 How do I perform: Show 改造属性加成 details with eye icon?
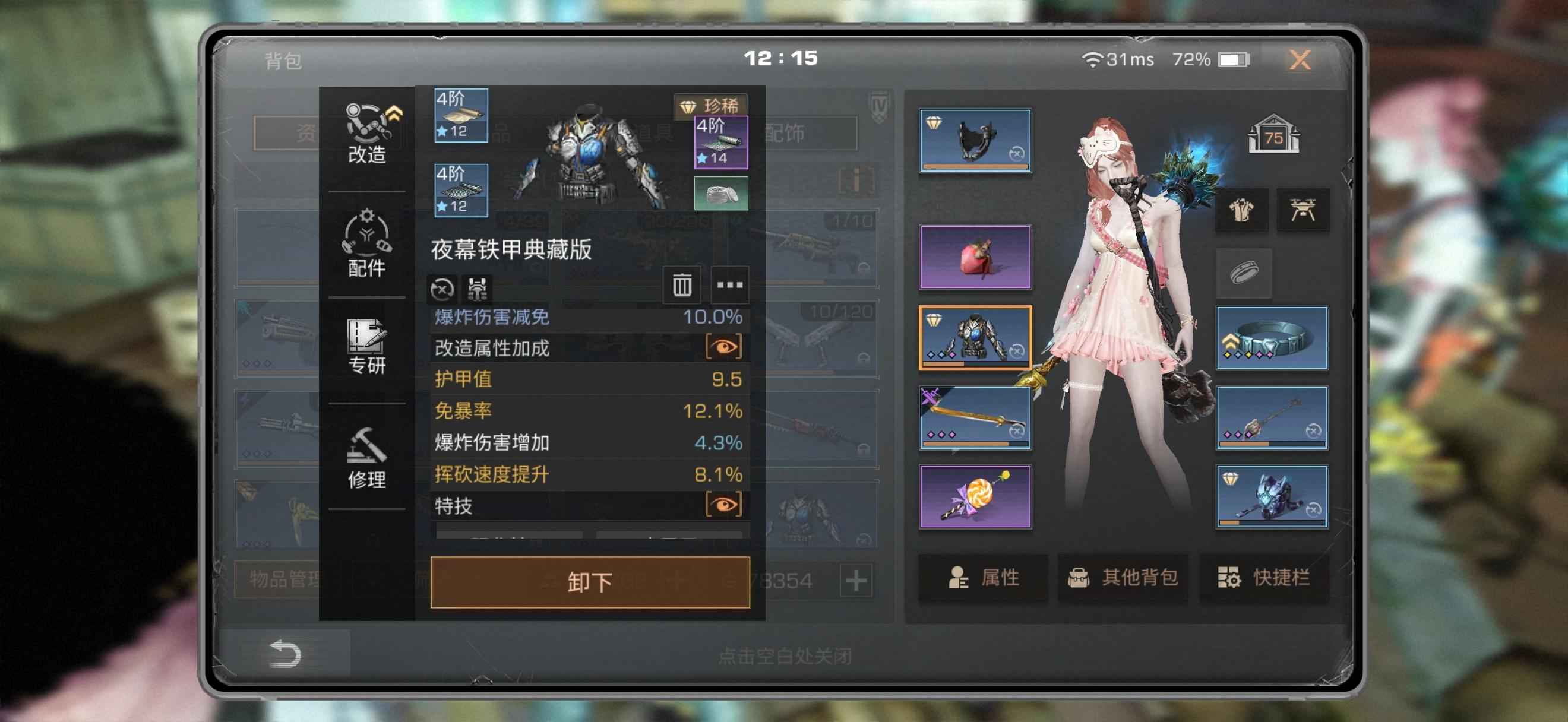point(723,347)
